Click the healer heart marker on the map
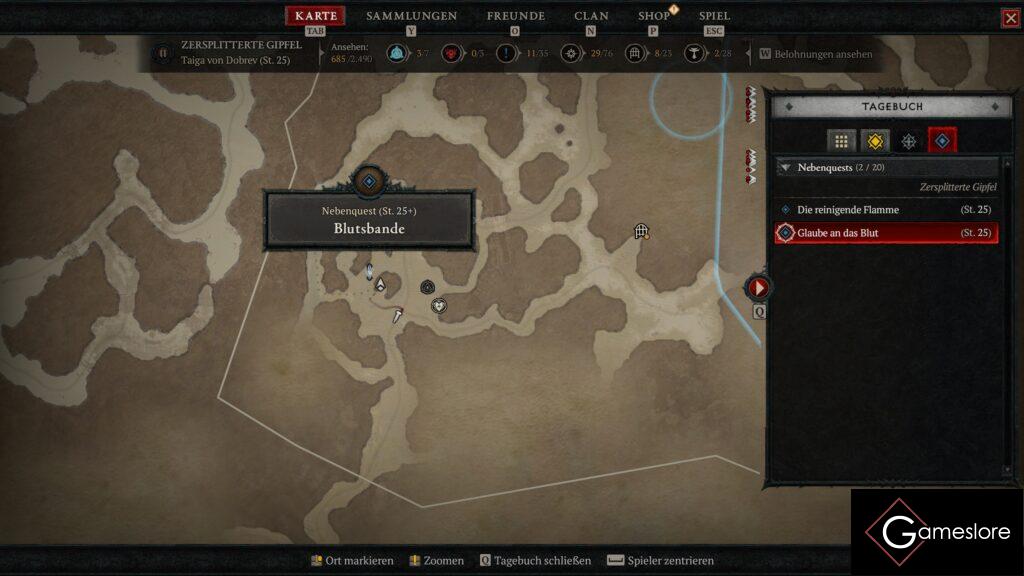This screenshot has height=576, width=1024. pyautogui.click(x=438, y=305)
